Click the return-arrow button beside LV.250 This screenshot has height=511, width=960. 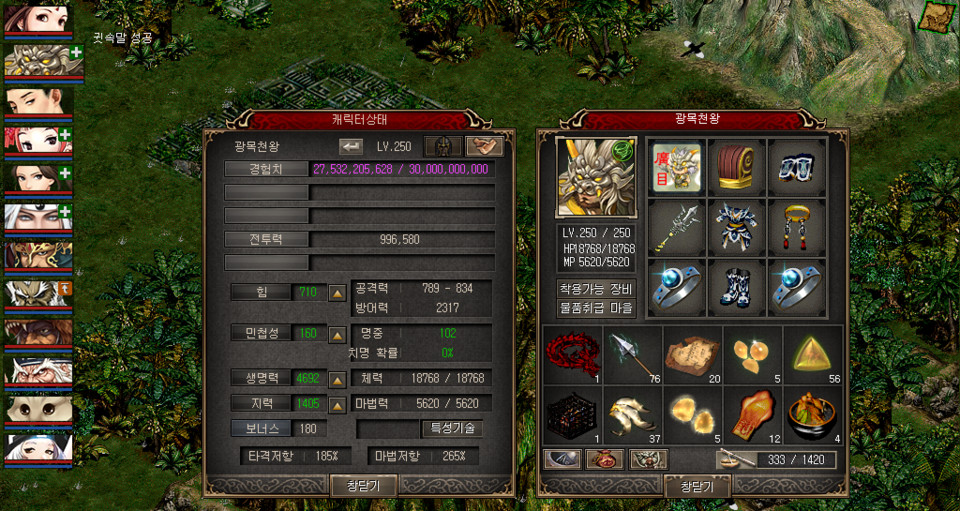351,146
